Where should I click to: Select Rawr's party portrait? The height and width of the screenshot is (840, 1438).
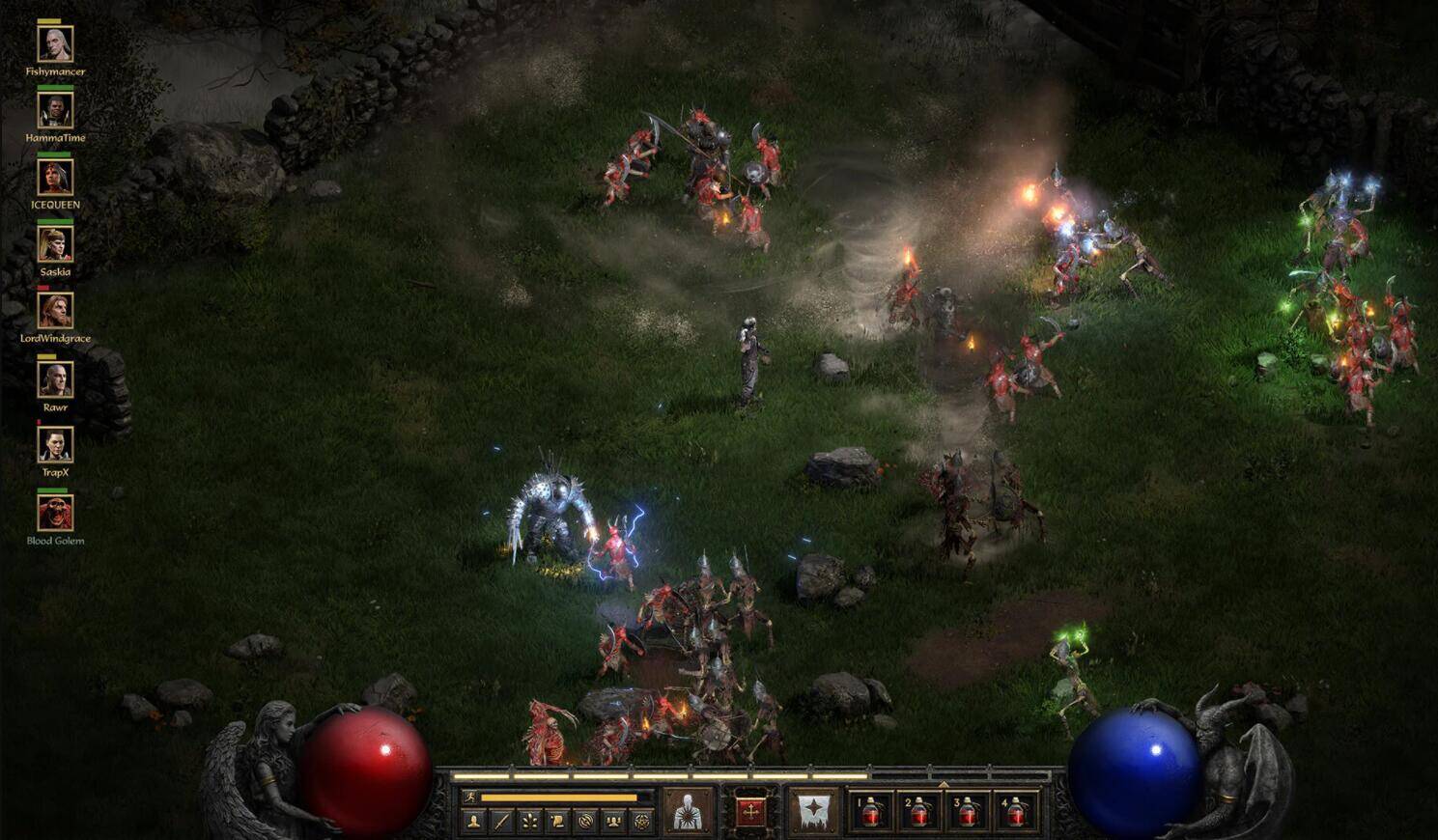pos(55,378)
